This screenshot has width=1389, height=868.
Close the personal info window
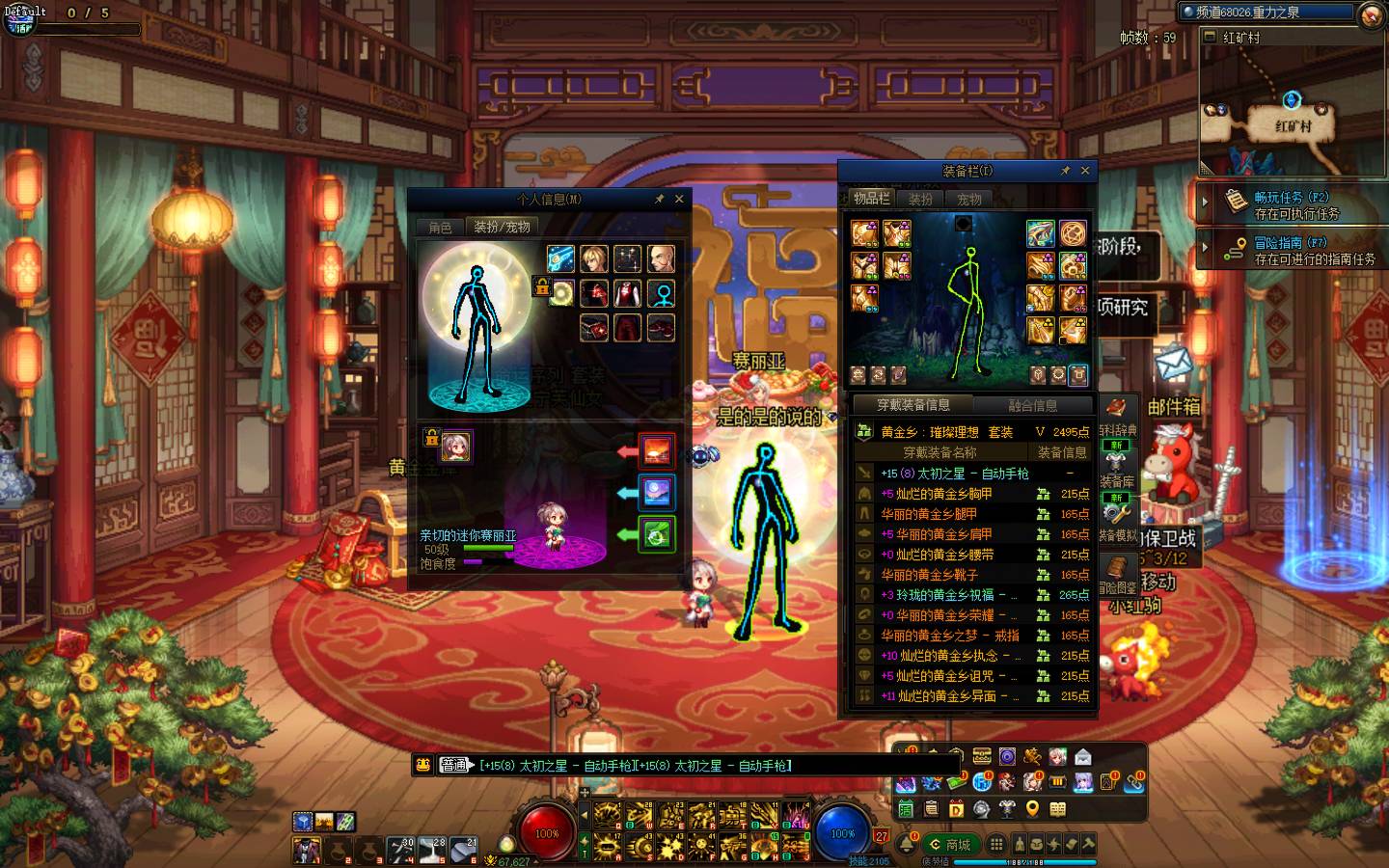[679, 199]
